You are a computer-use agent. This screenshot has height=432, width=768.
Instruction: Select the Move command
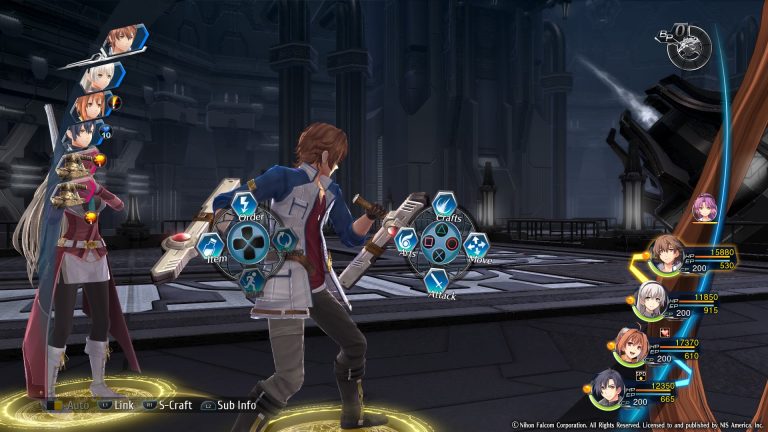[478, 243]
